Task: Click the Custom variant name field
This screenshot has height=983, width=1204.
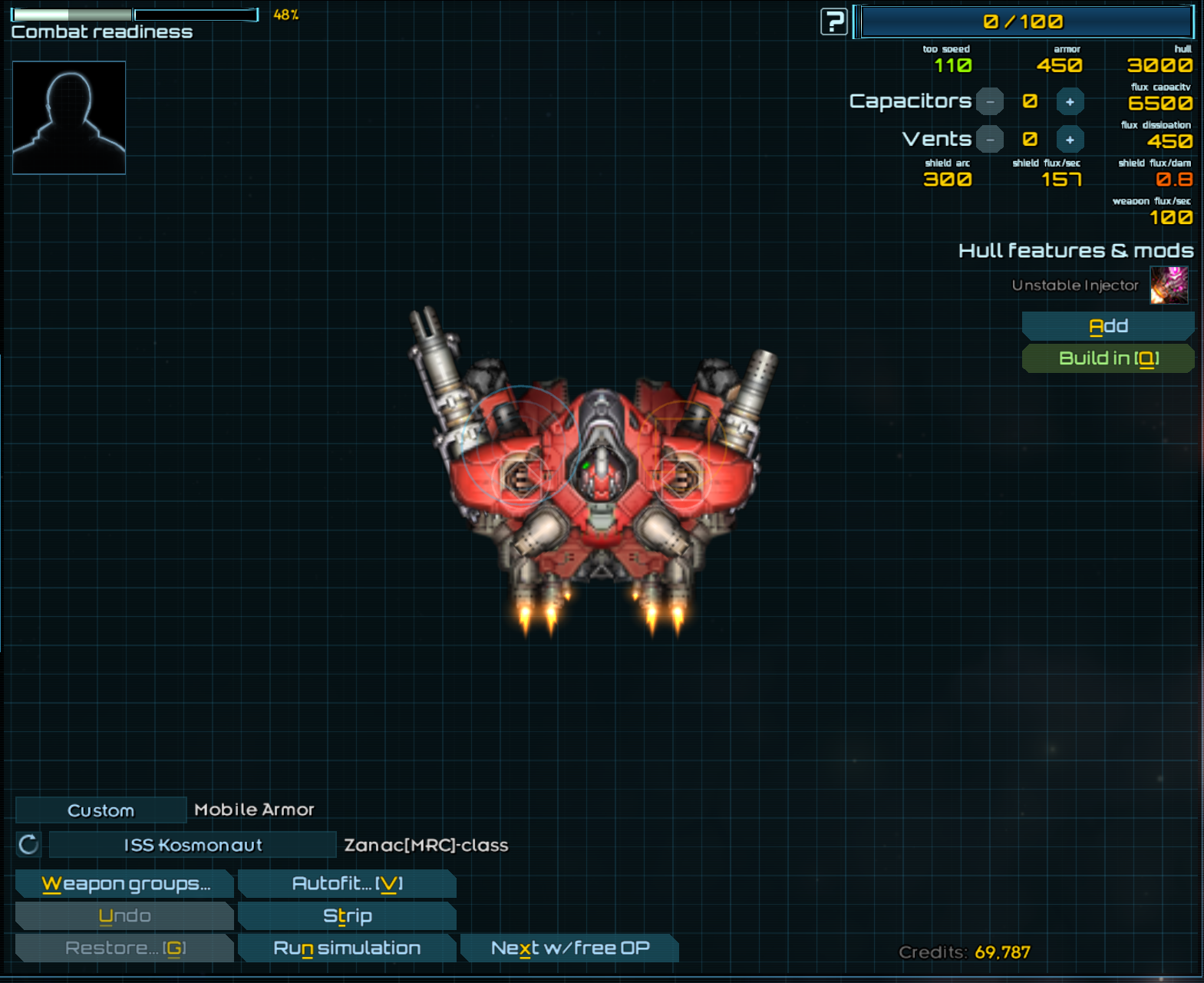Action: (x=101, y=810)
